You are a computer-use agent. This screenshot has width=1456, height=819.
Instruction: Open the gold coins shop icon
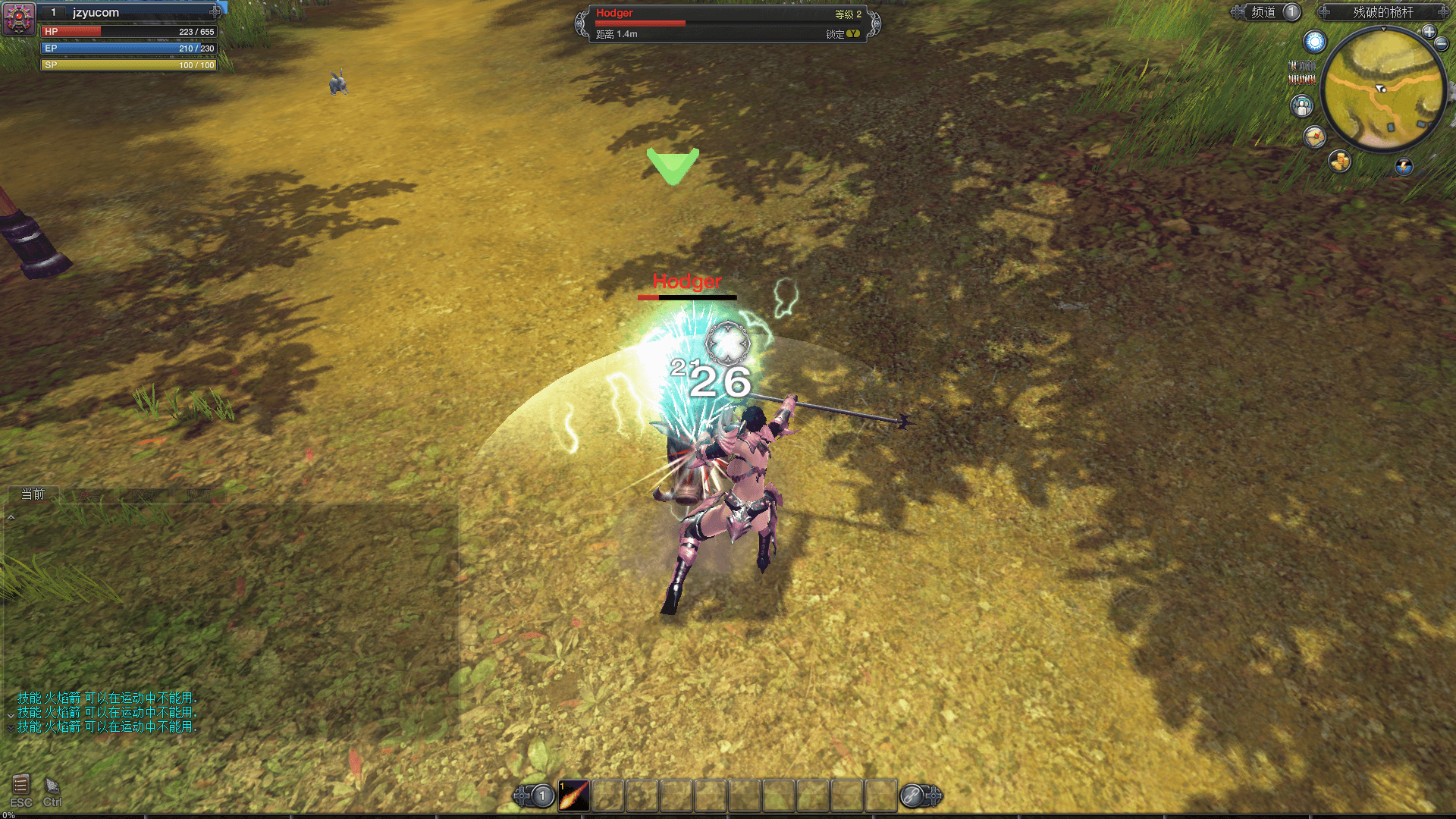point(1340,161)
